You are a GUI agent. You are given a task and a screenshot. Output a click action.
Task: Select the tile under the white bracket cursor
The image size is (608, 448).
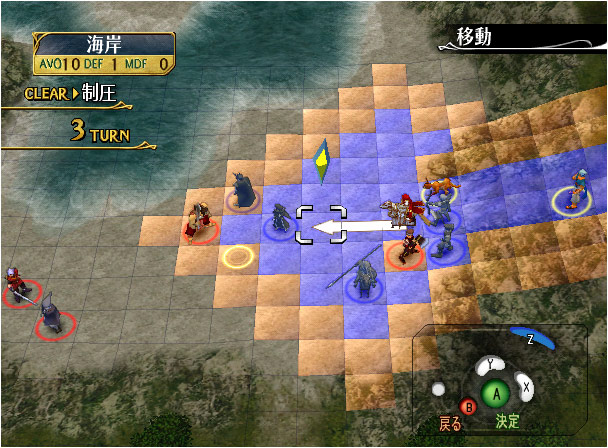pyautogui.click(x=320, y=224)
